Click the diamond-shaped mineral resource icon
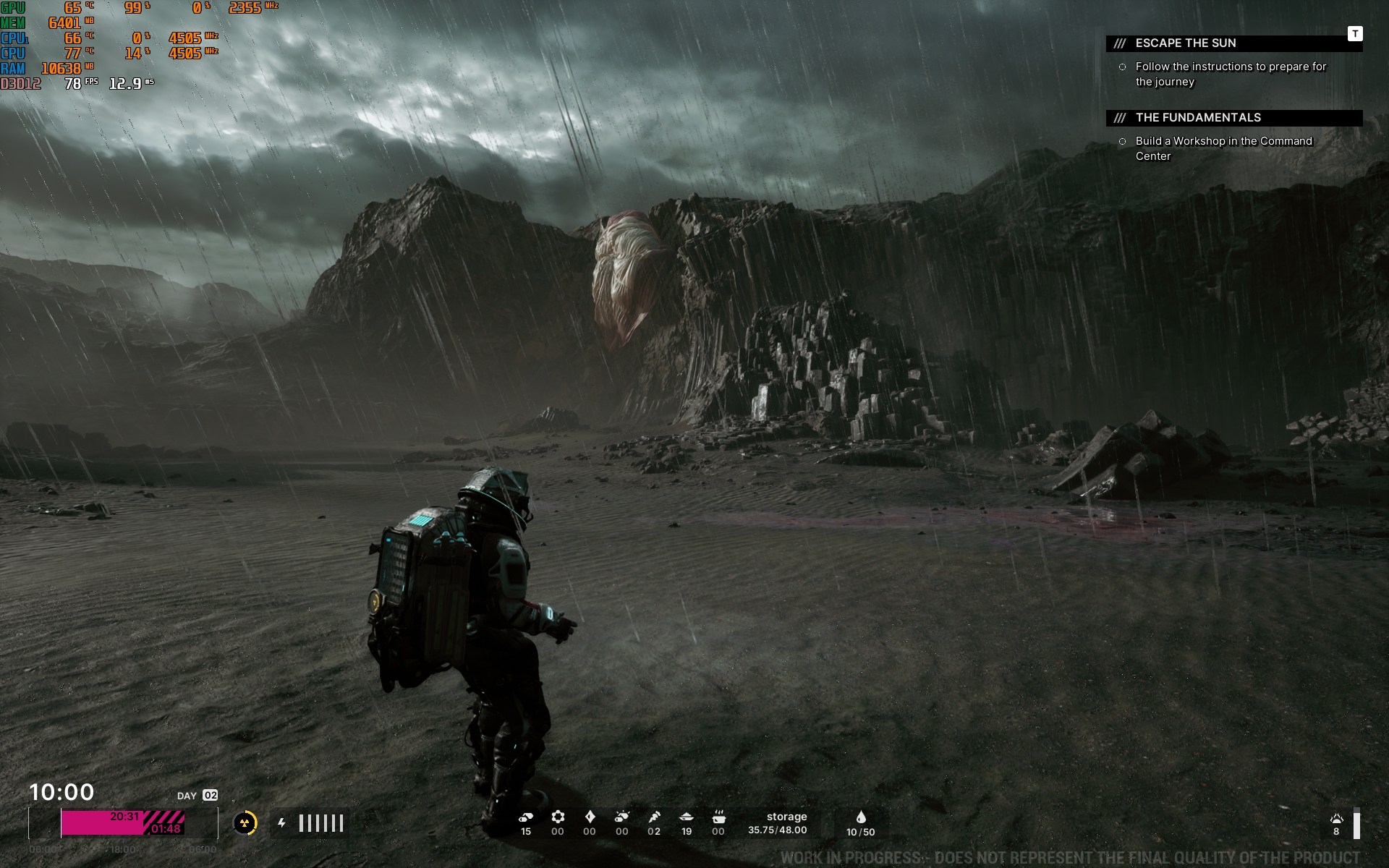This screenshot has height=868, width=1389. [590, 817]
